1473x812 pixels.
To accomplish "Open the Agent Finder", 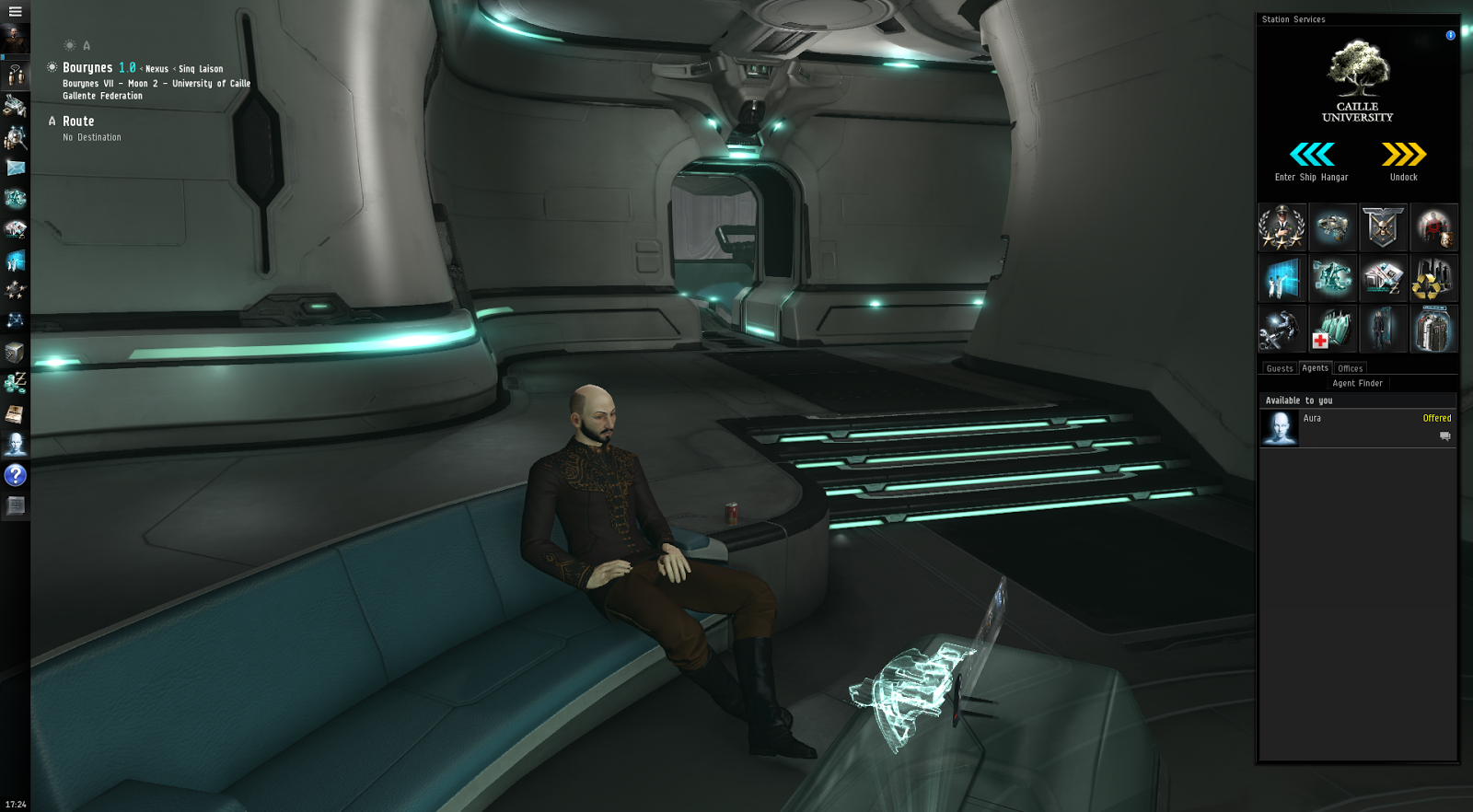I will [1357, 382].
